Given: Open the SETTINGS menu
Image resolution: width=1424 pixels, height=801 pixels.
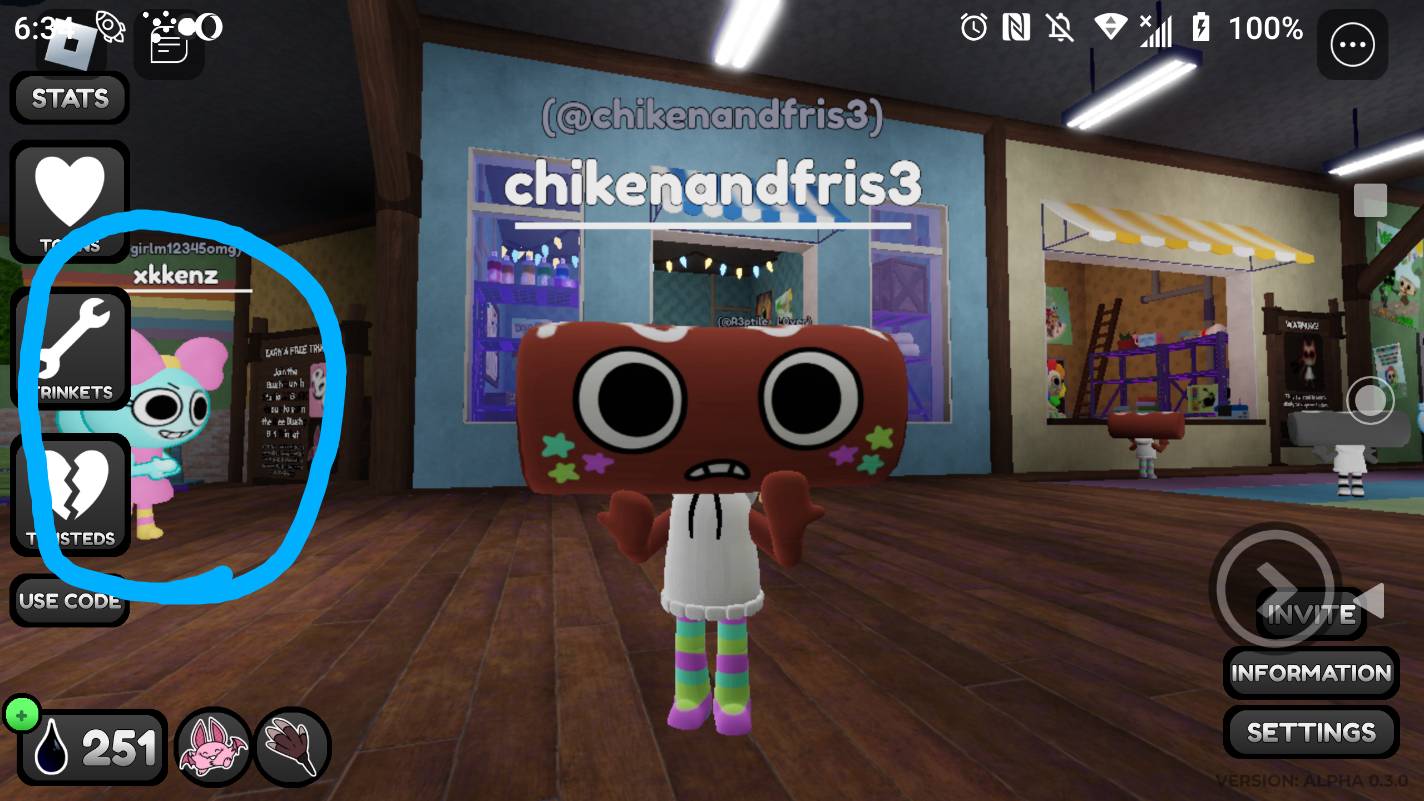Looking at the screenshot, I should click(1310, 732).
